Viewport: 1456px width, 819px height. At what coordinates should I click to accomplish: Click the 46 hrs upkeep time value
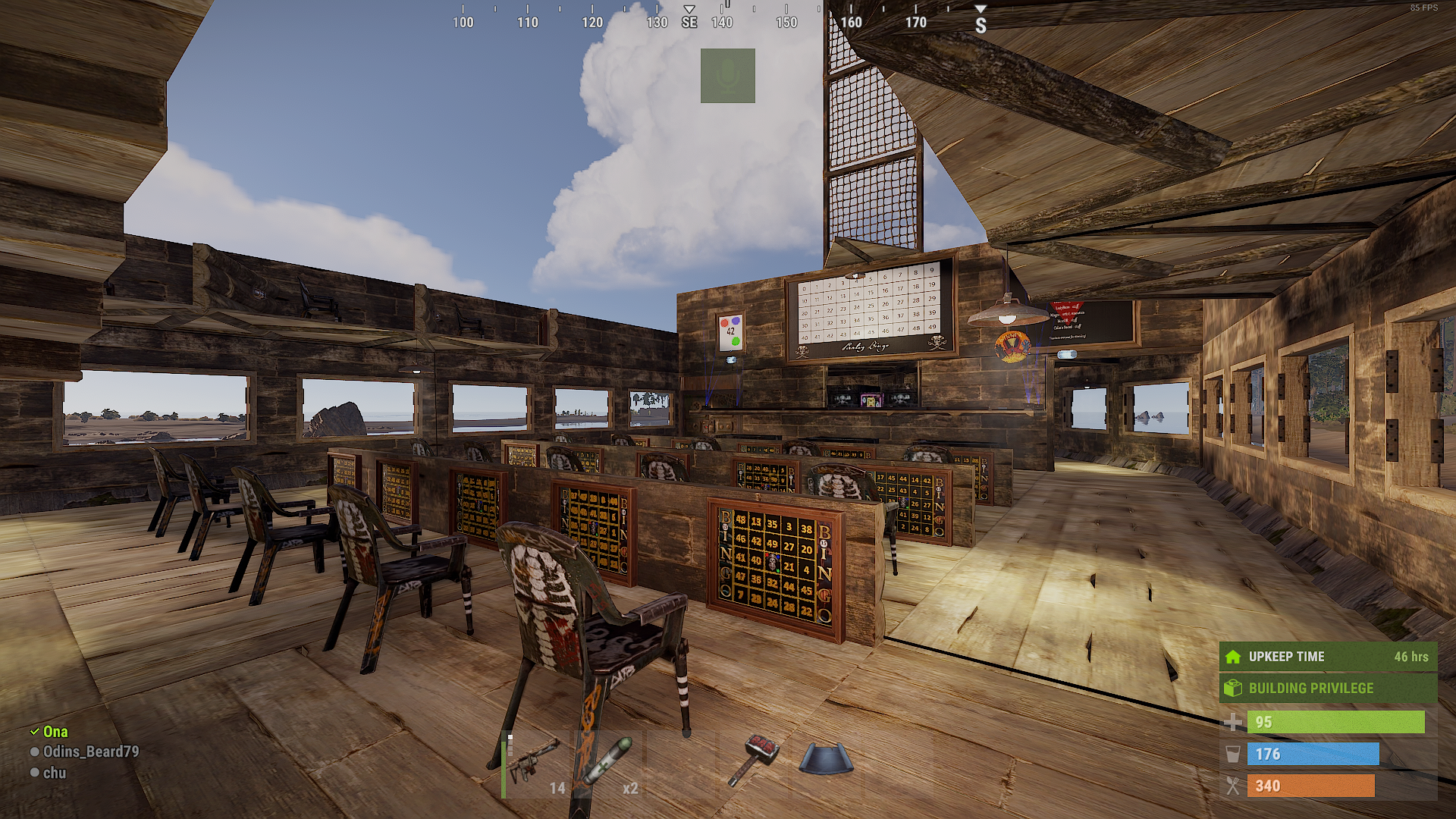1411,657
